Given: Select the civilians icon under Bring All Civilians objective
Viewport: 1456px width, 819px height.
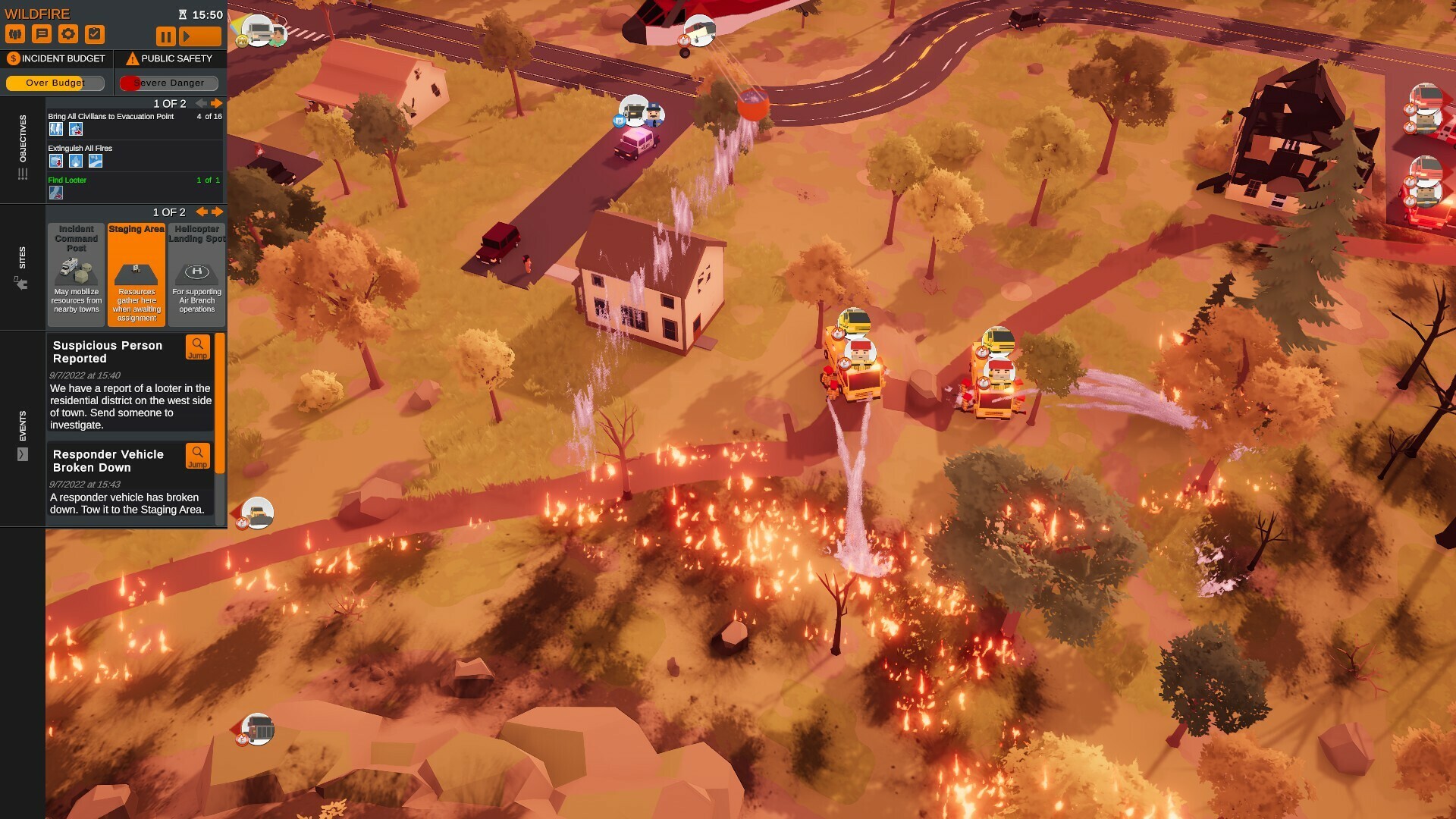Looking at the screenshot, I should (55, 129).
